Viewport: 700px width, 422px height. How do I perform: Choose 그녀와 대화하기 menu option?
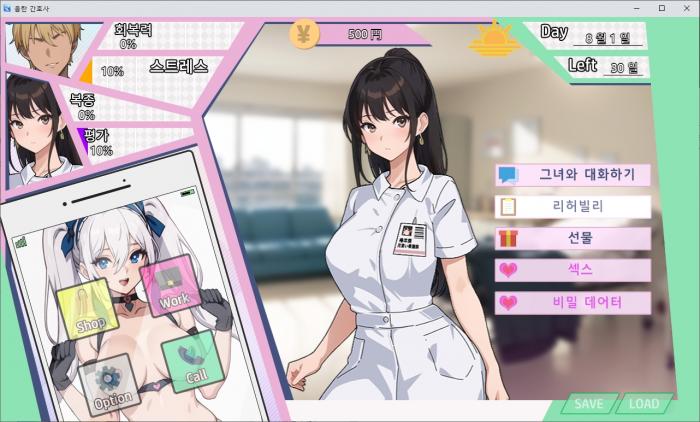[x=573, y=175]
